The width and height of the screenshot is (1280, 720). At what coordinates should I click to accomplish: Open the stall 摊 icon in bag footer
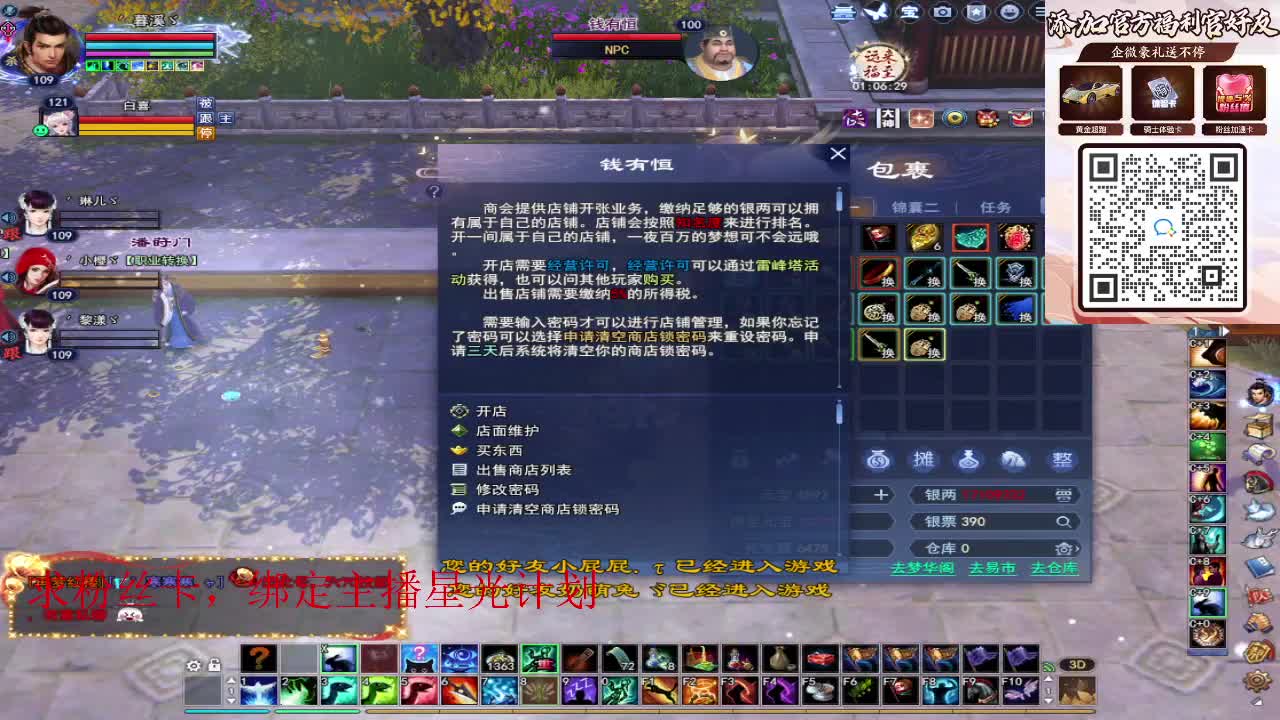923,460
